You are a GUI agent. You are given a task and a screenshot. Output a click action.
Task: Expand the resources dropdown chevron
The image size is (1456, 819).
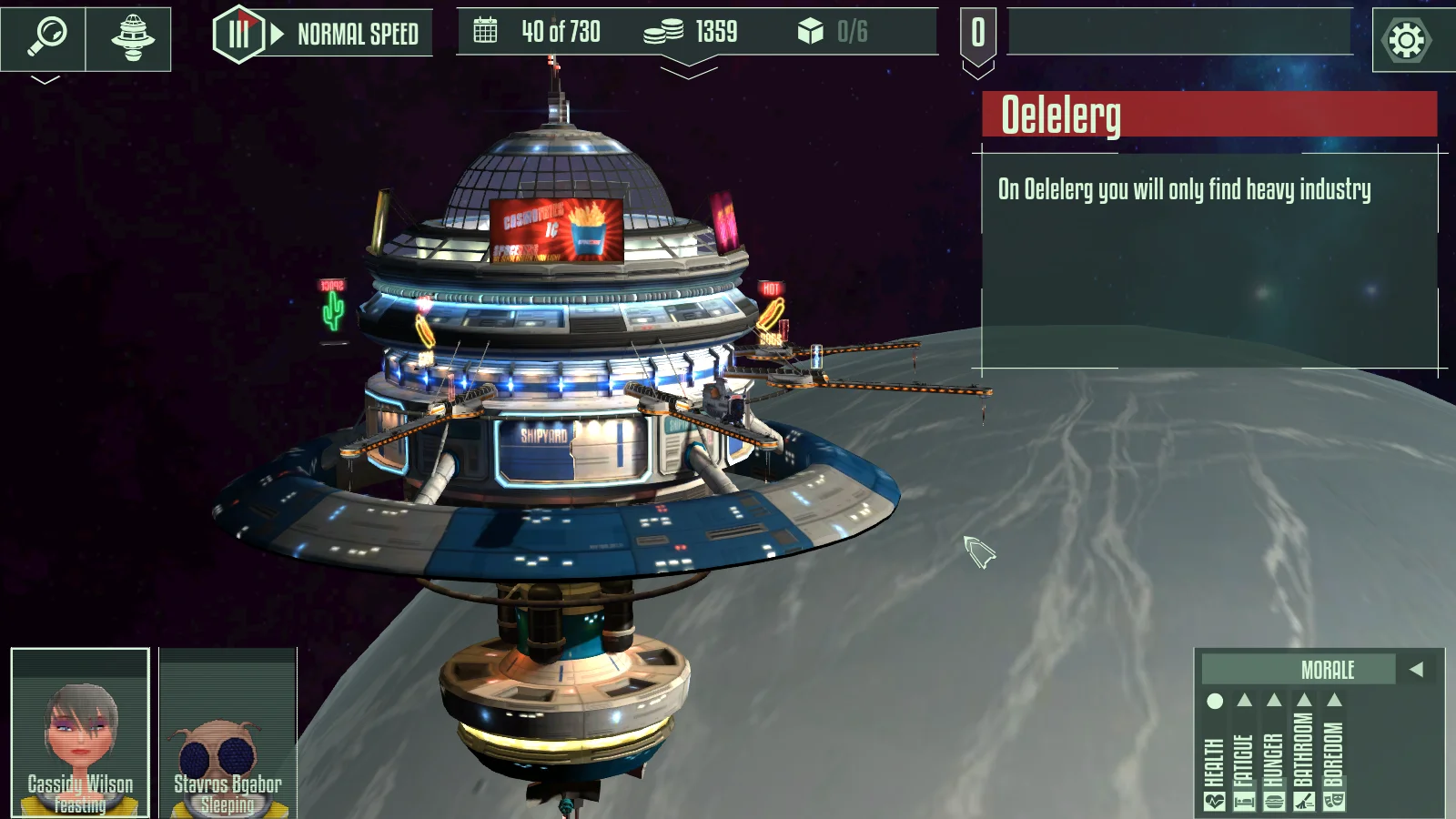coord(689,67)
